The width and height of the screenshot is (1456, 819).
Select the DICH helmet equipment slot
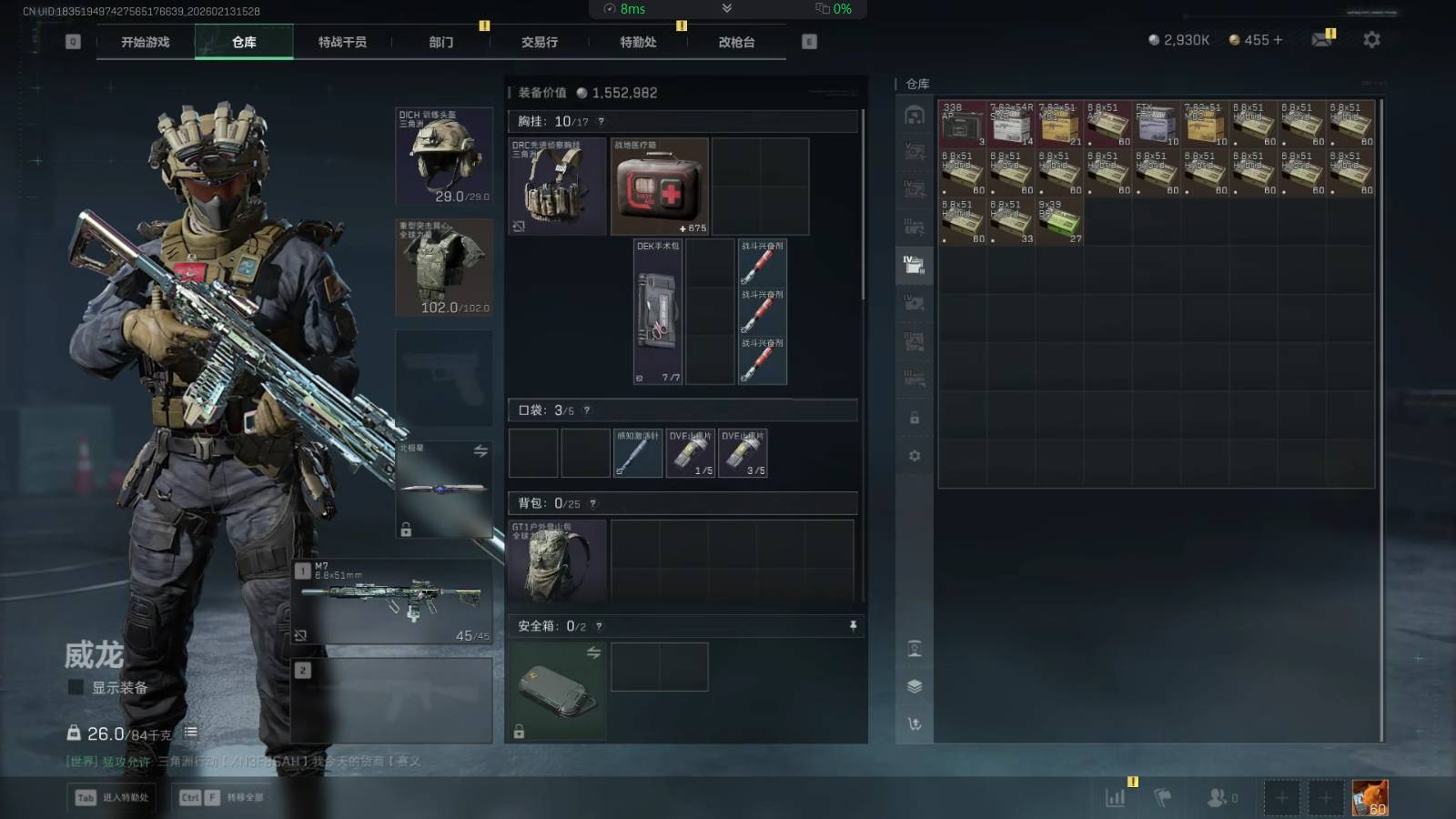pyautogui.click(x=444, y=157)
